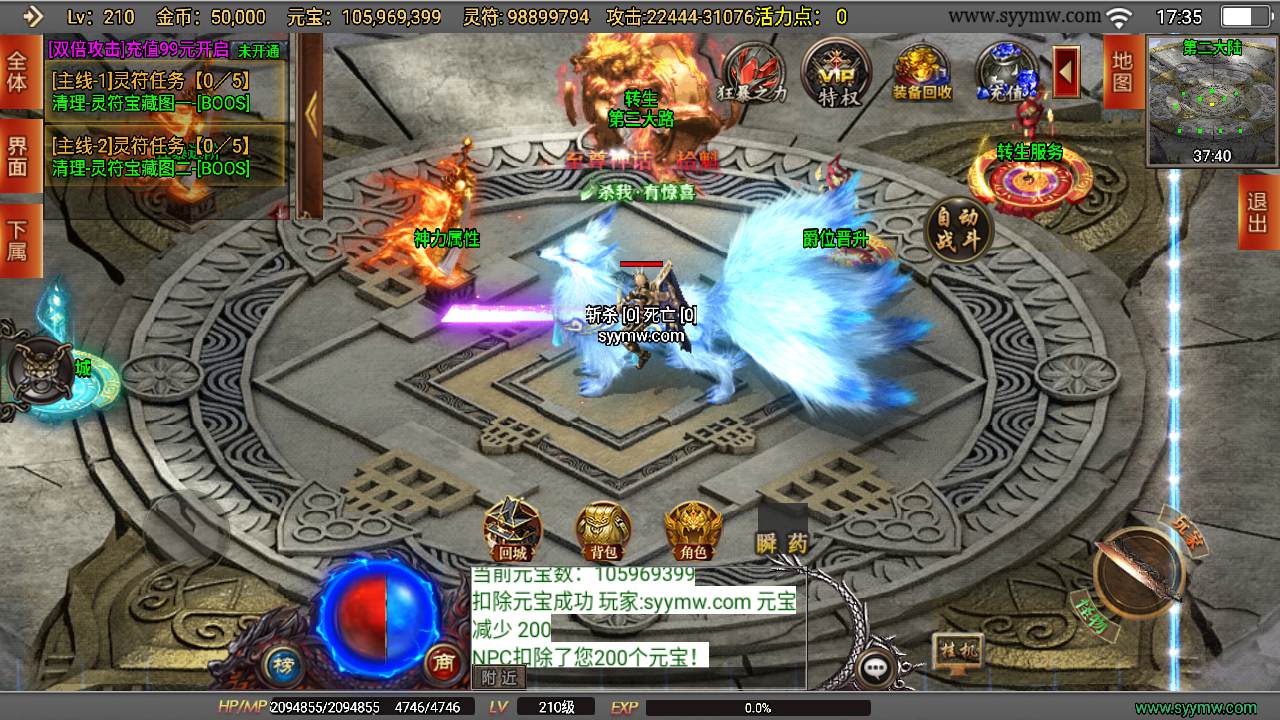Open the VIP 特权 privileges icon
1280x720 pixels.
[x=836, y=72]
